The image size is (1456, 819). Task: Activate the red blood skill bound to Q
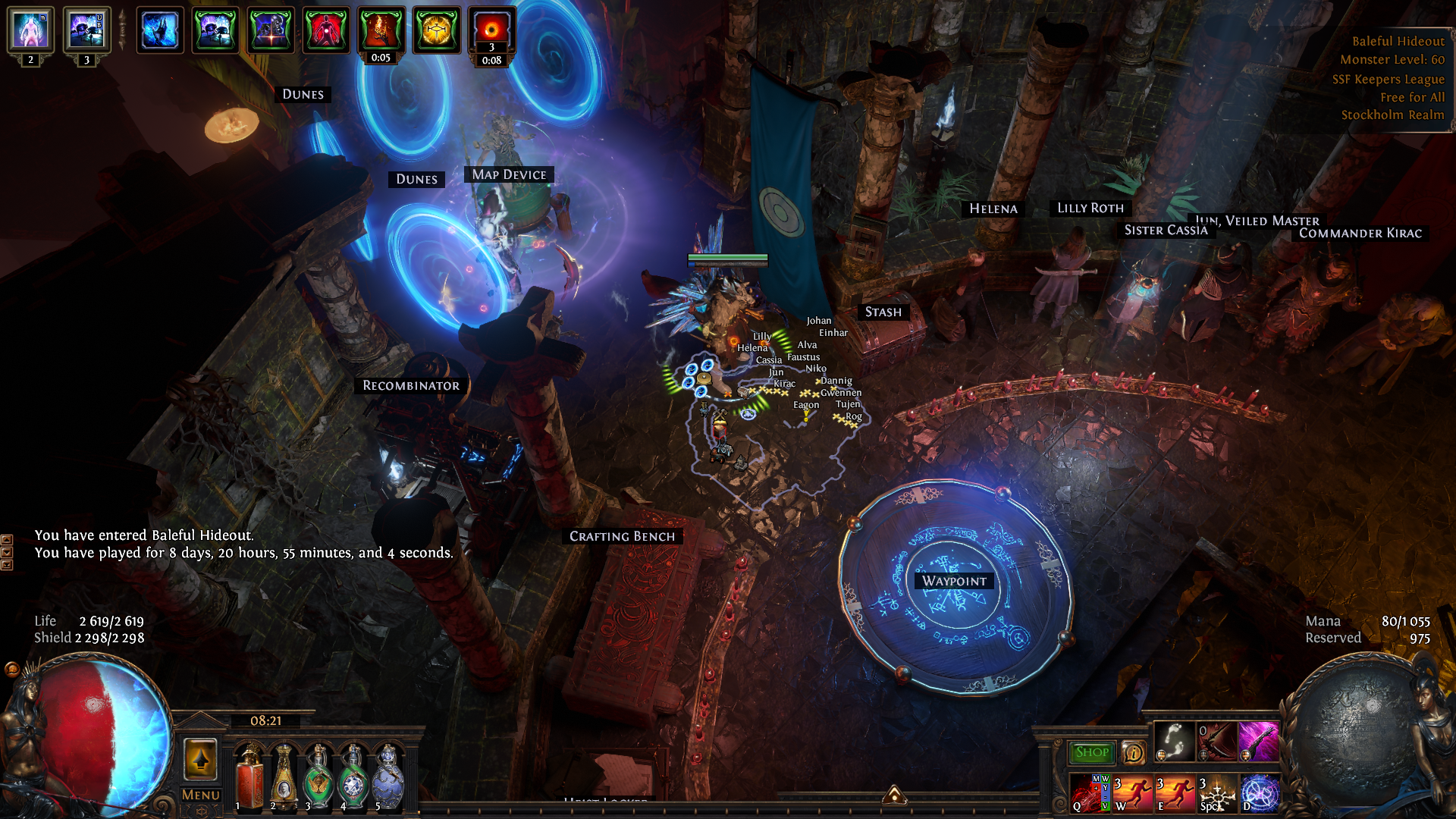click(x=1090, y=793)
